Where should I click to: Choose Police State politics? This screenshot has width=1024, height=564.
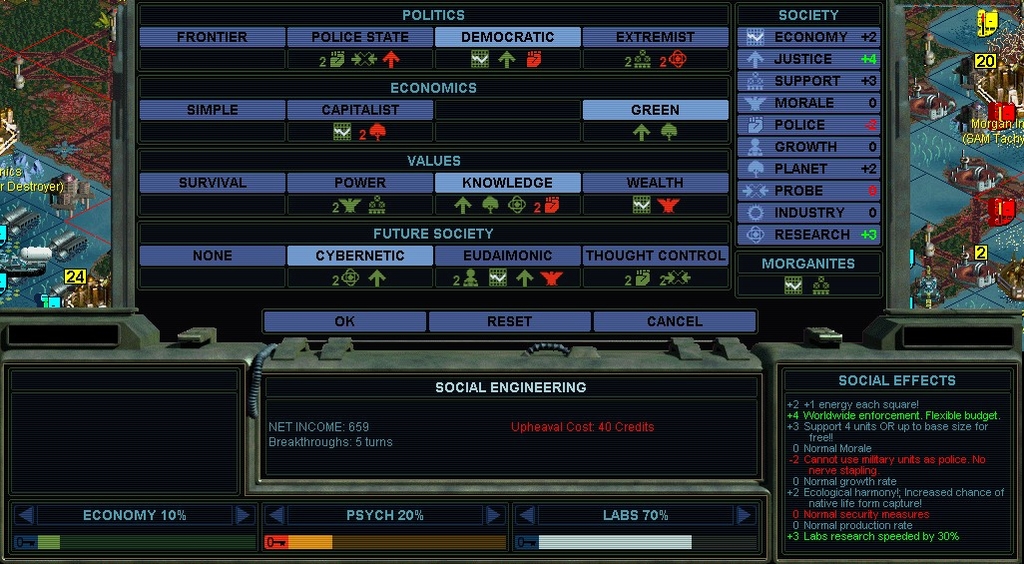[x=360, y=37]
